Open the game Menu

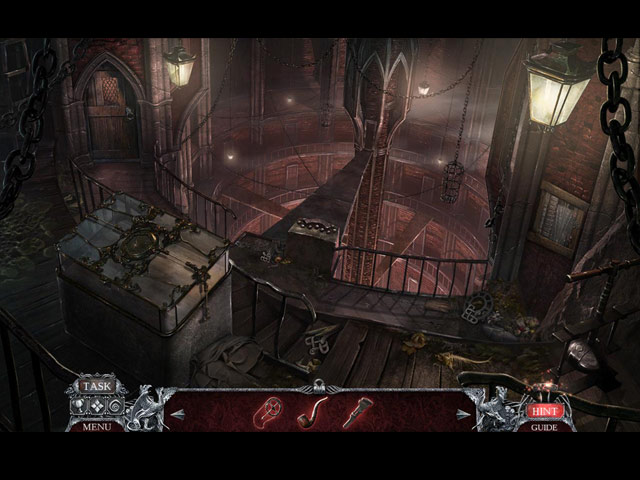(x=97, y=426)
